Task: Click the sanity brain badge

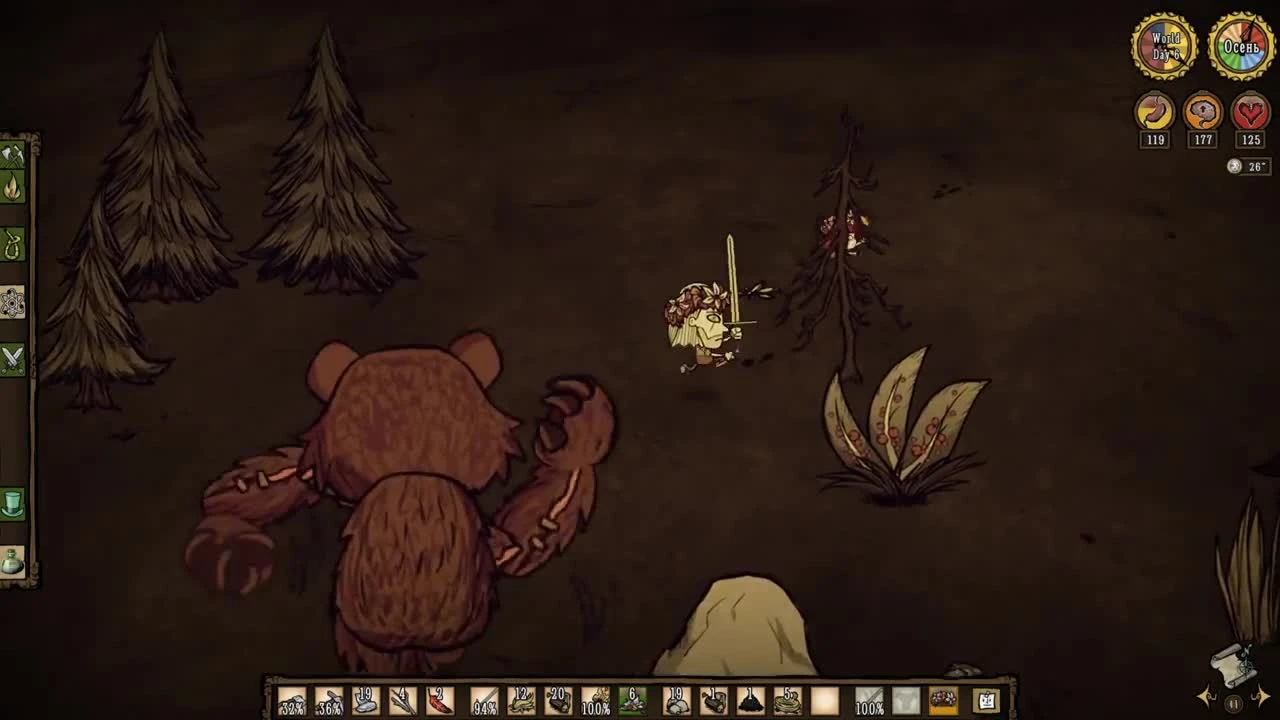Action: coord(1202,112)
